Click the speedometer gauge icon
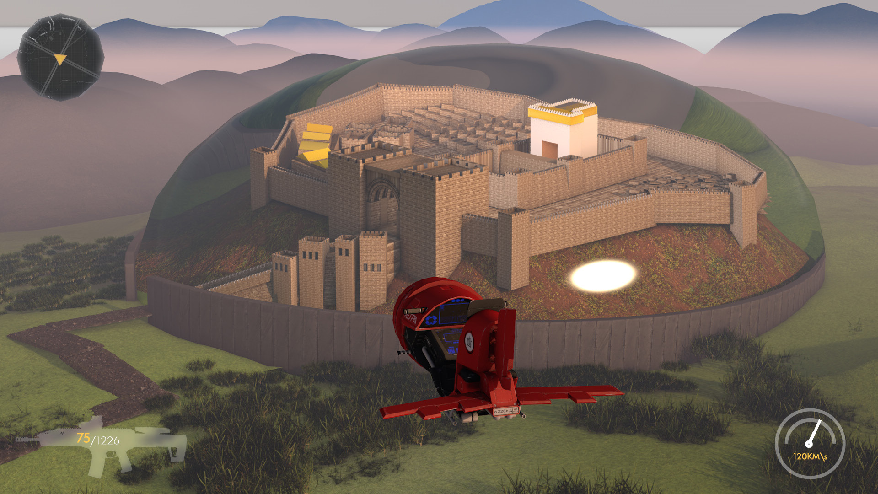 pyautogui.click(x=809, y=439)
